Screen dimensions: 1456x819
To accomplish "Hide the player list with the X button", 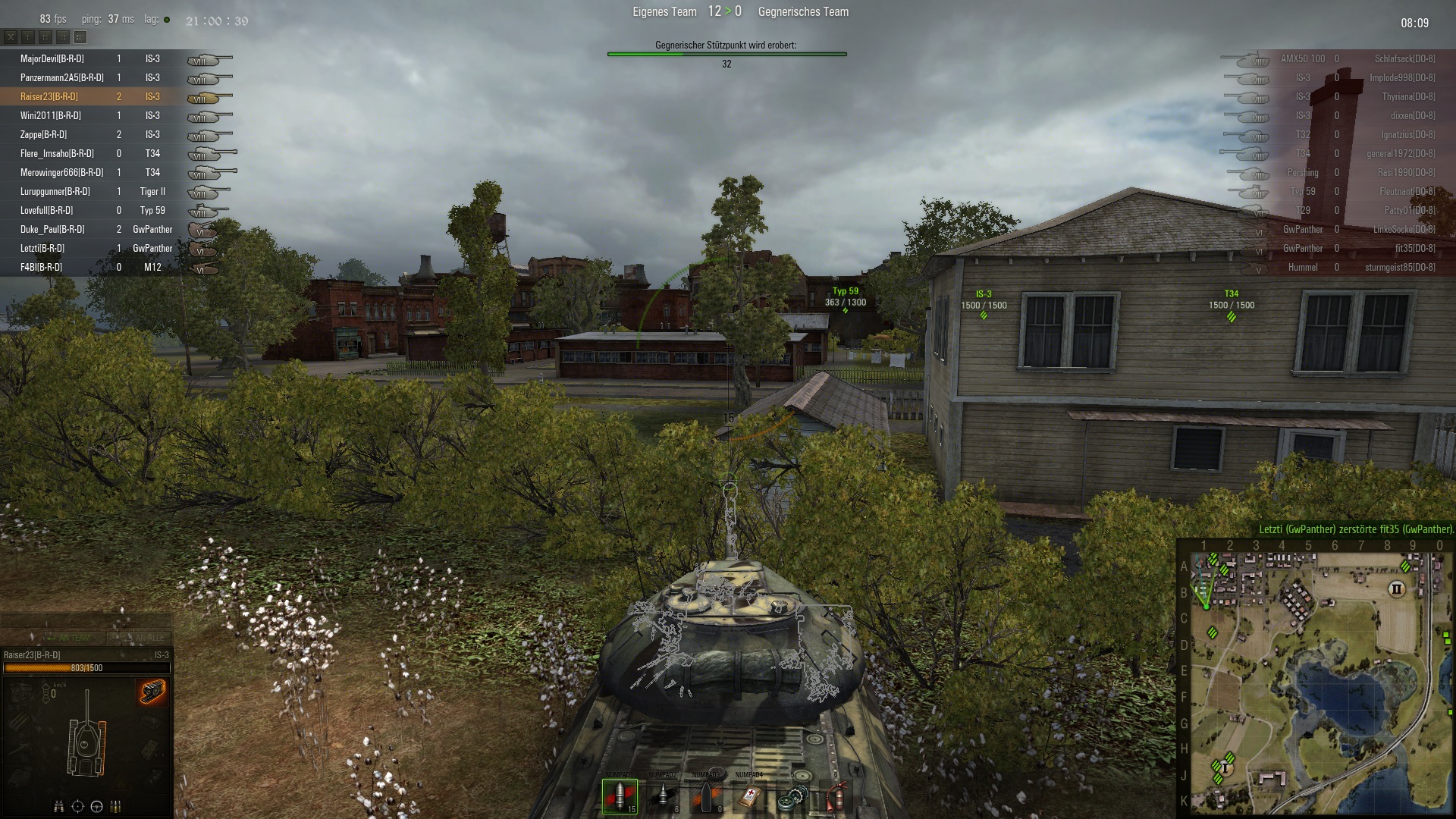I will coord(11,36).
